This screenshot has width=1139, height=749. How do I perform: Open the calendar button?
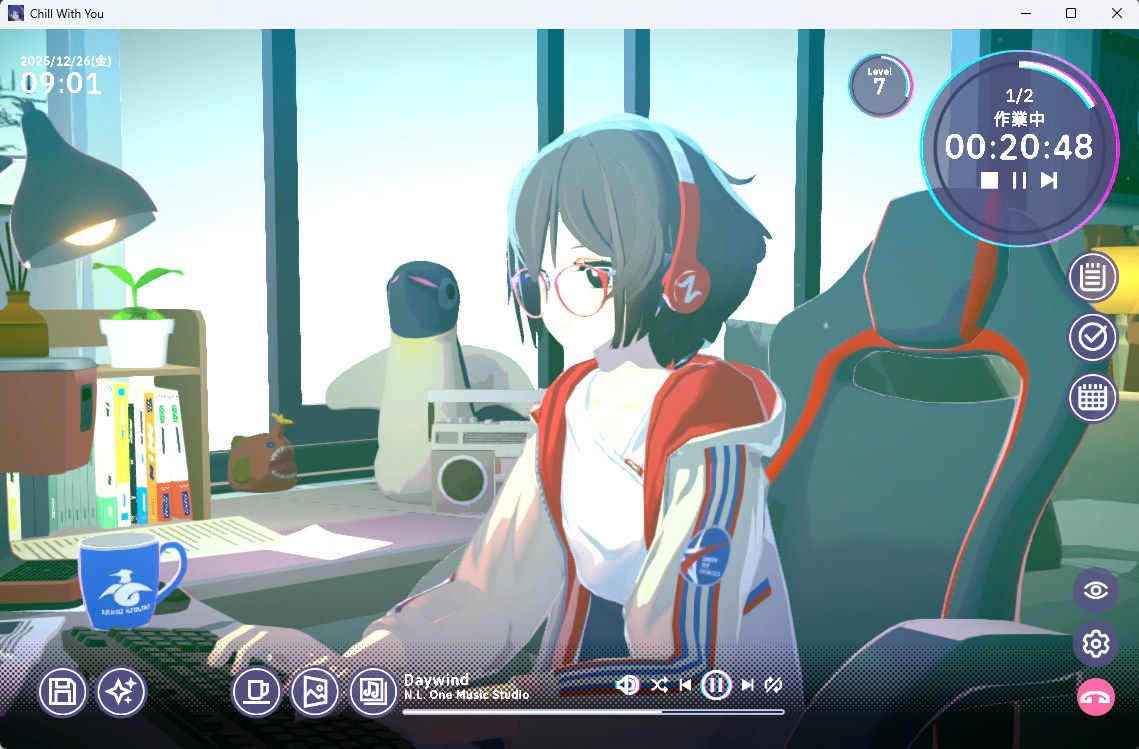click(1093, 399)
